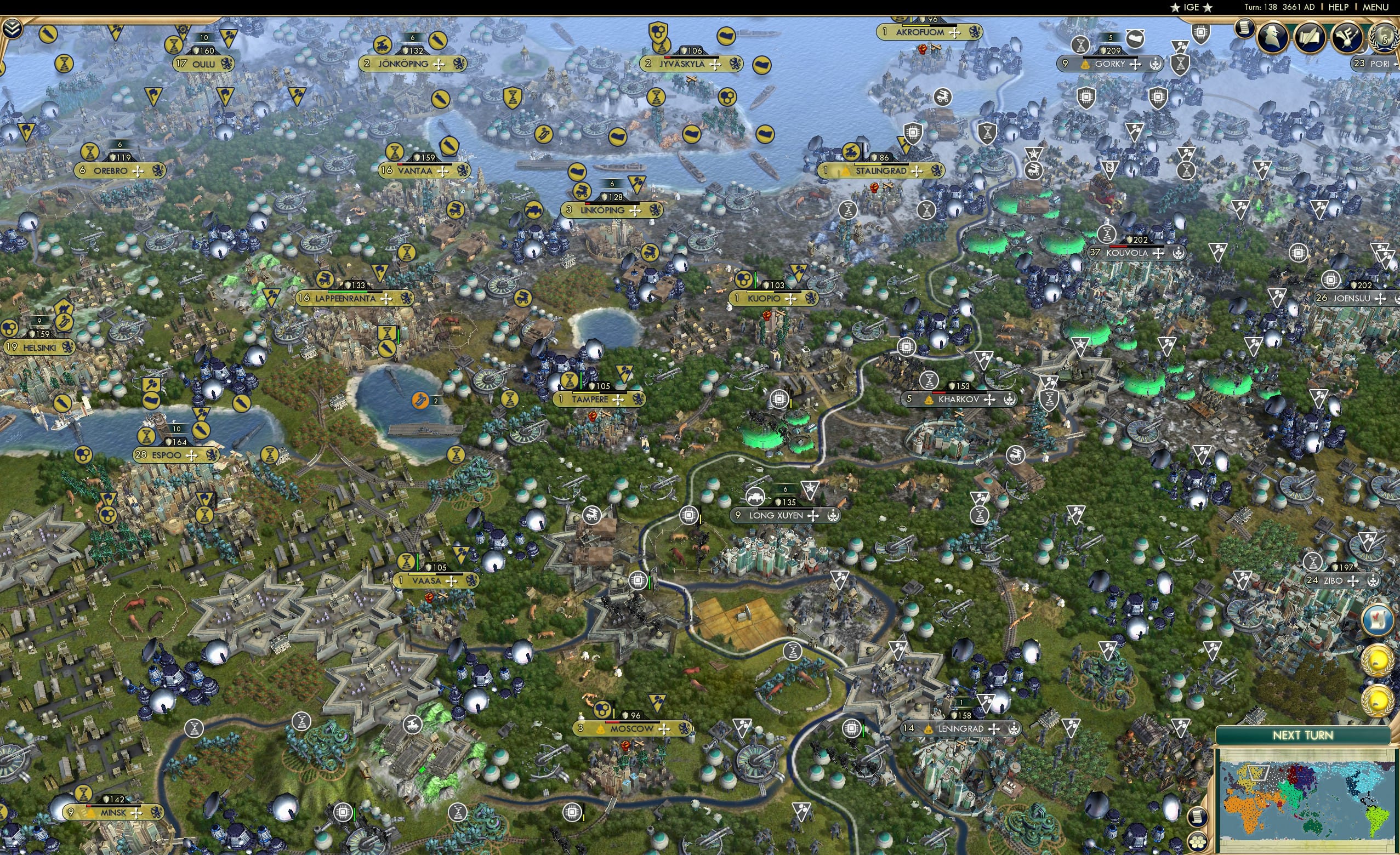
Task: Open the notifications scroll icon at top right
Action: [1245, 30]
